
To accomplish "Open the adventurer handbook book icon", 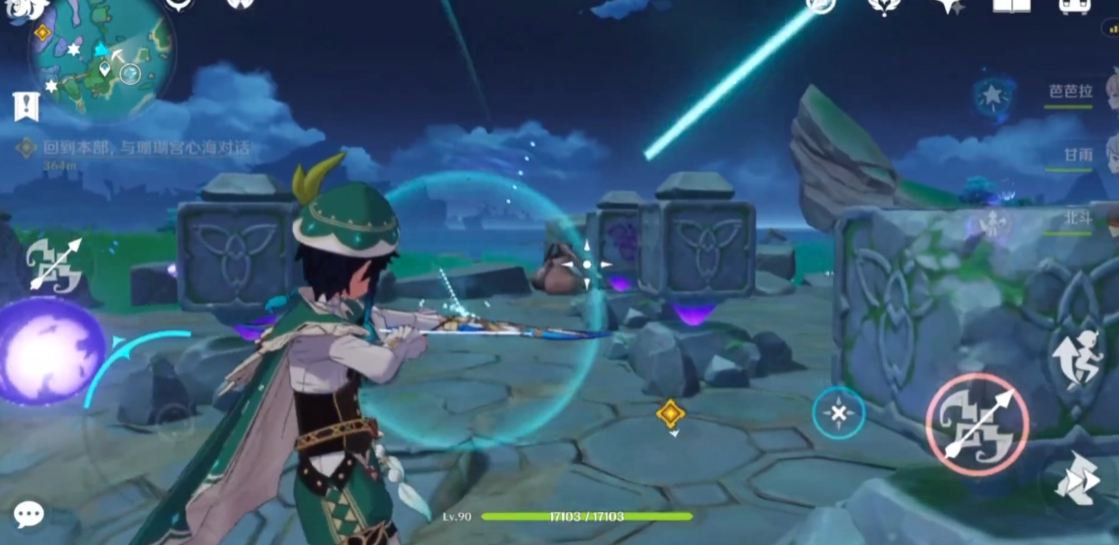I will pyautogui.click(x=1011, y=6).
